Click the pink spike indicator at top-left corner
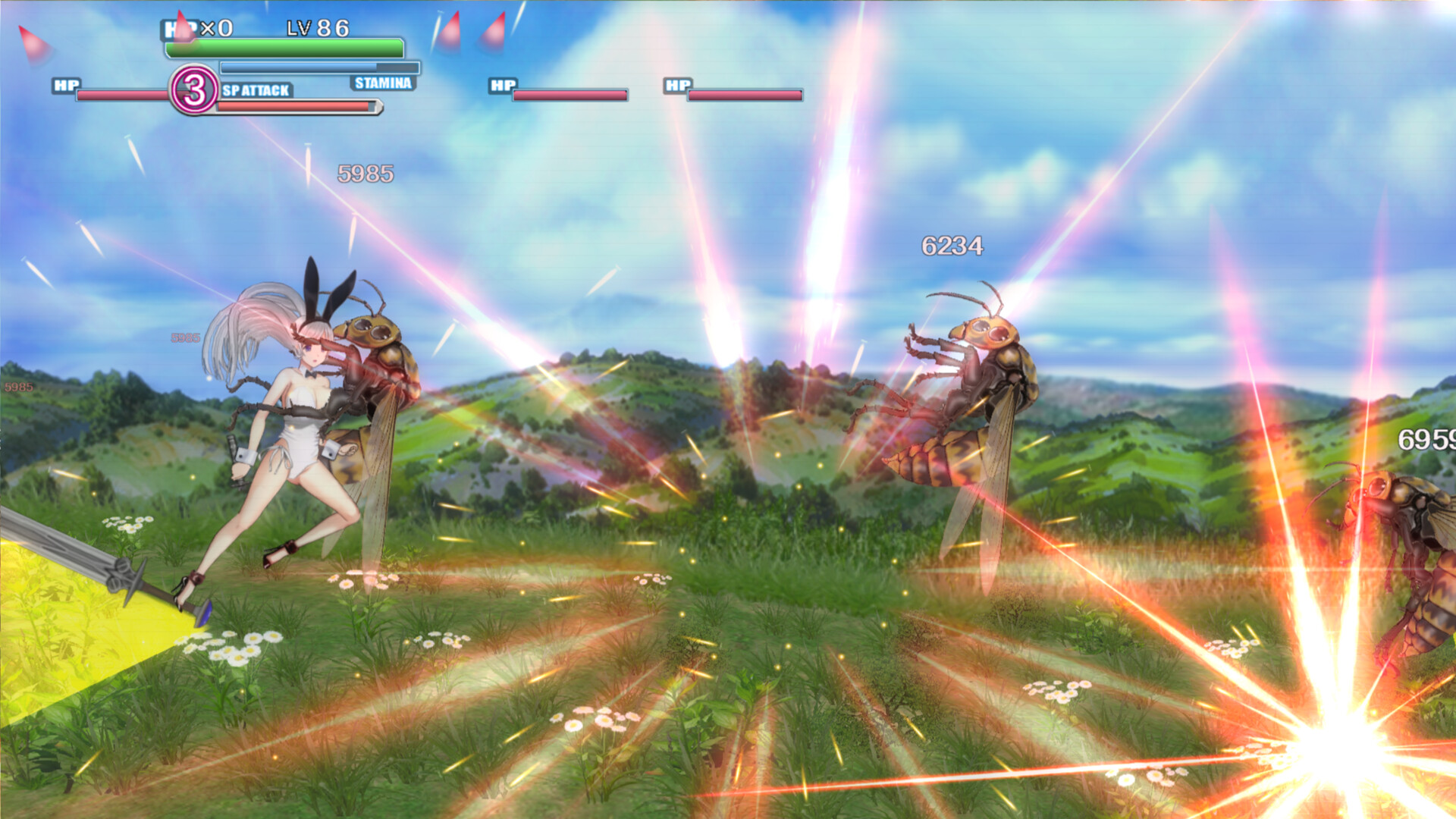The image size is (1456, 819). click(32, 44)
